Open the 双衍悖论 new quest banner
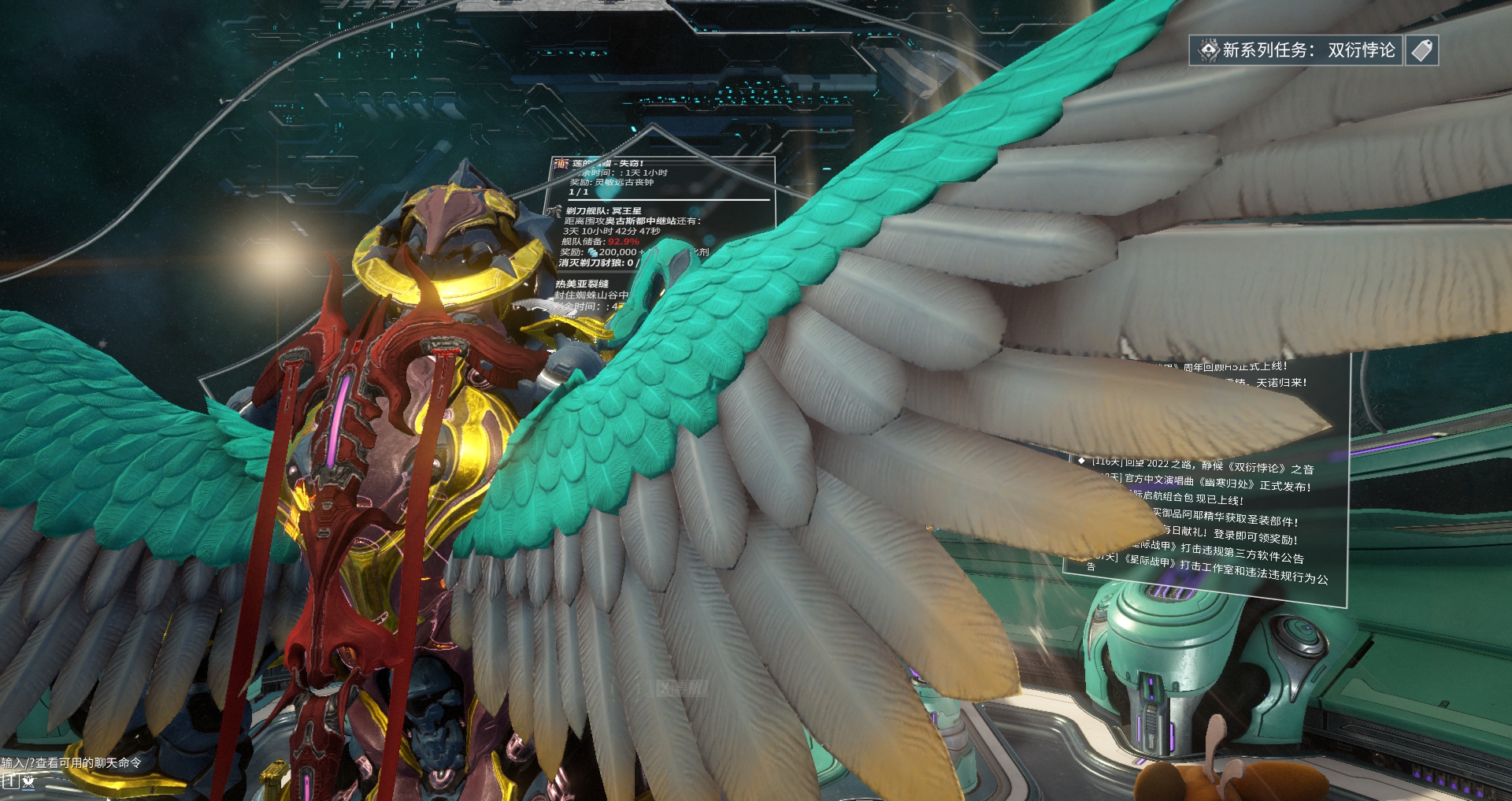Screen dimensions: 1512x801 (x=1295, y=50)
